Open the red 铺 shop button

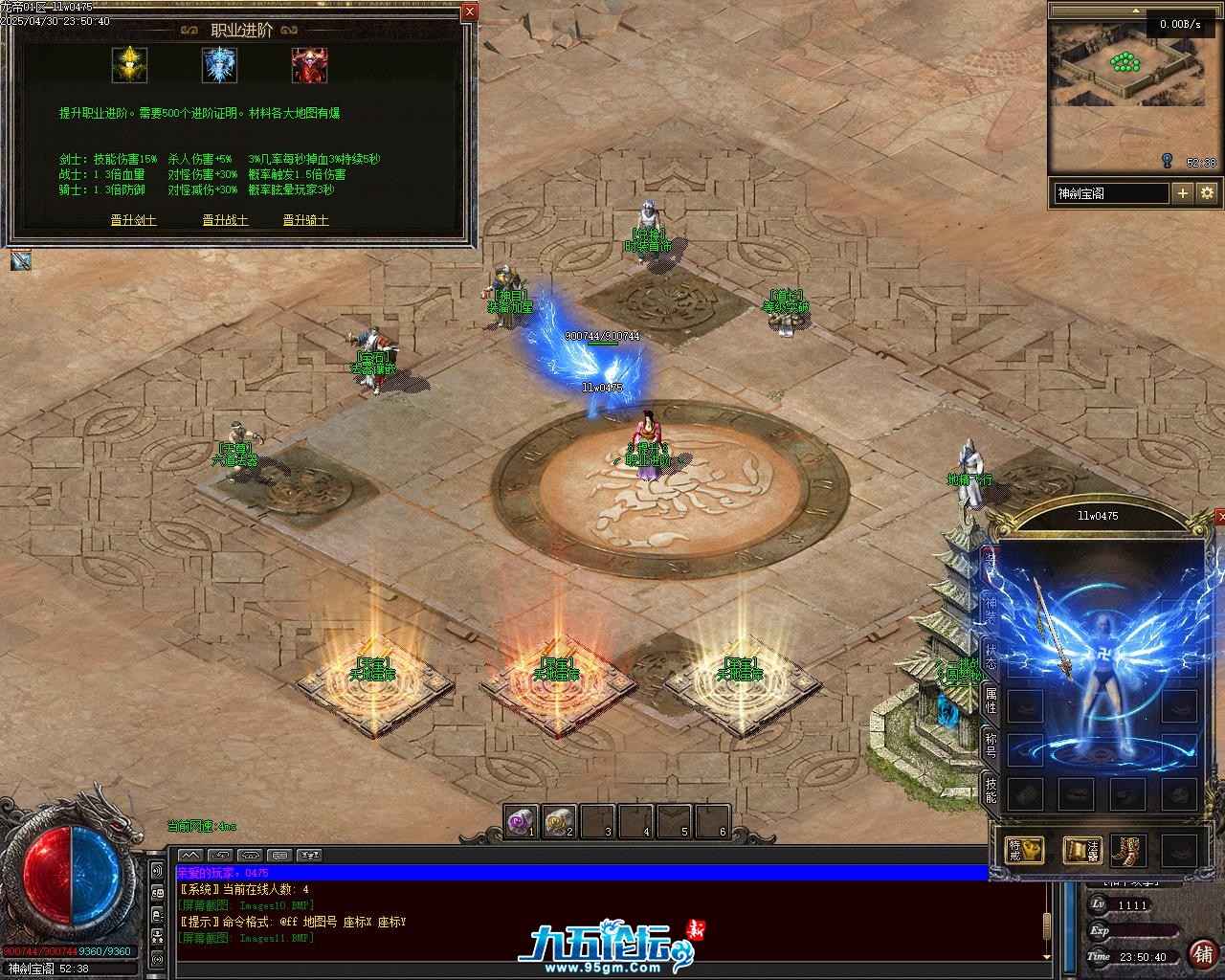pos(1202,953)
